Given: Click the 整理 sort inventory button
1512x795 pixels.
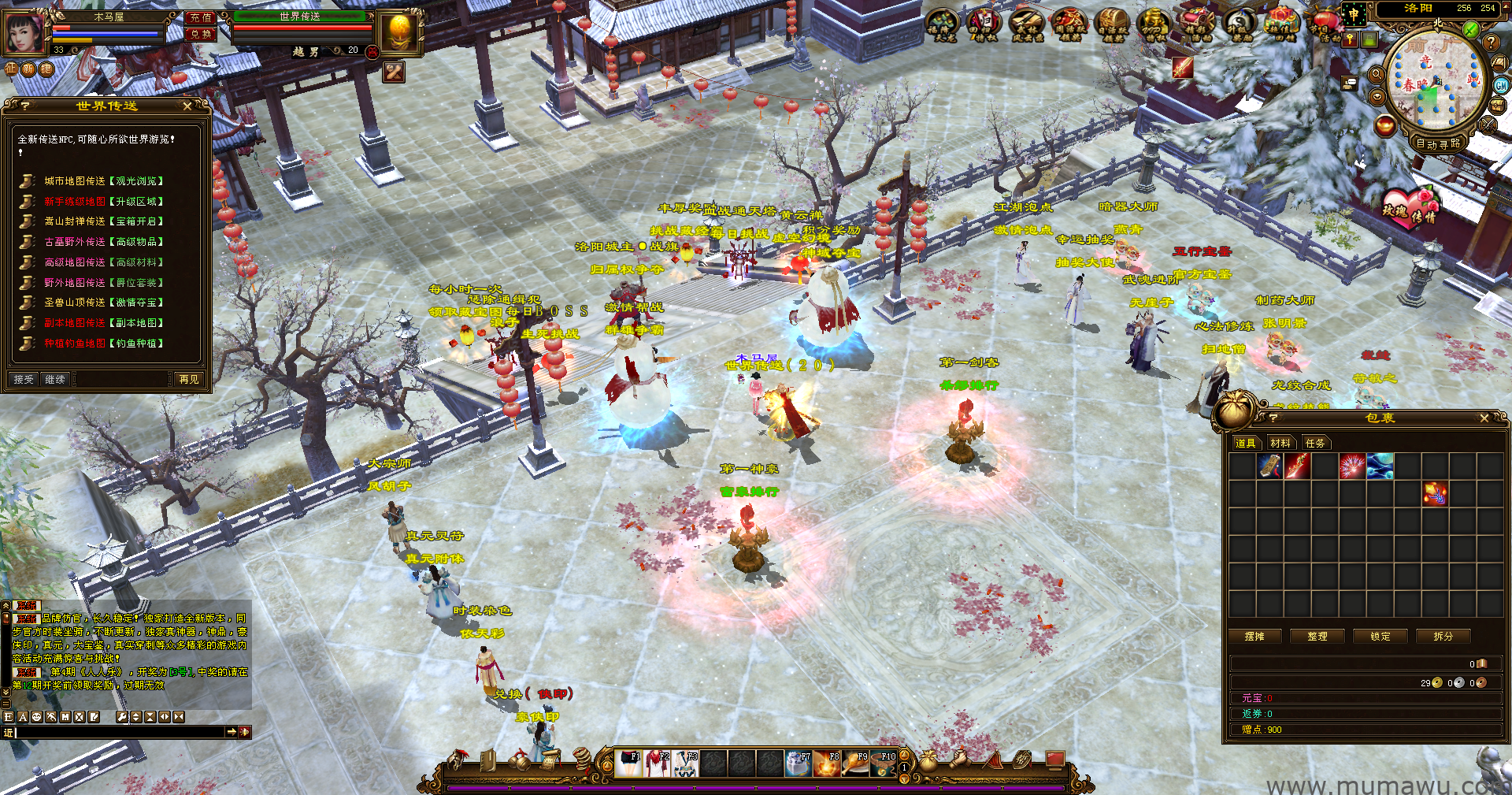Looking at the screenshot, I should pyautogui.click(x=1317, y=636).
